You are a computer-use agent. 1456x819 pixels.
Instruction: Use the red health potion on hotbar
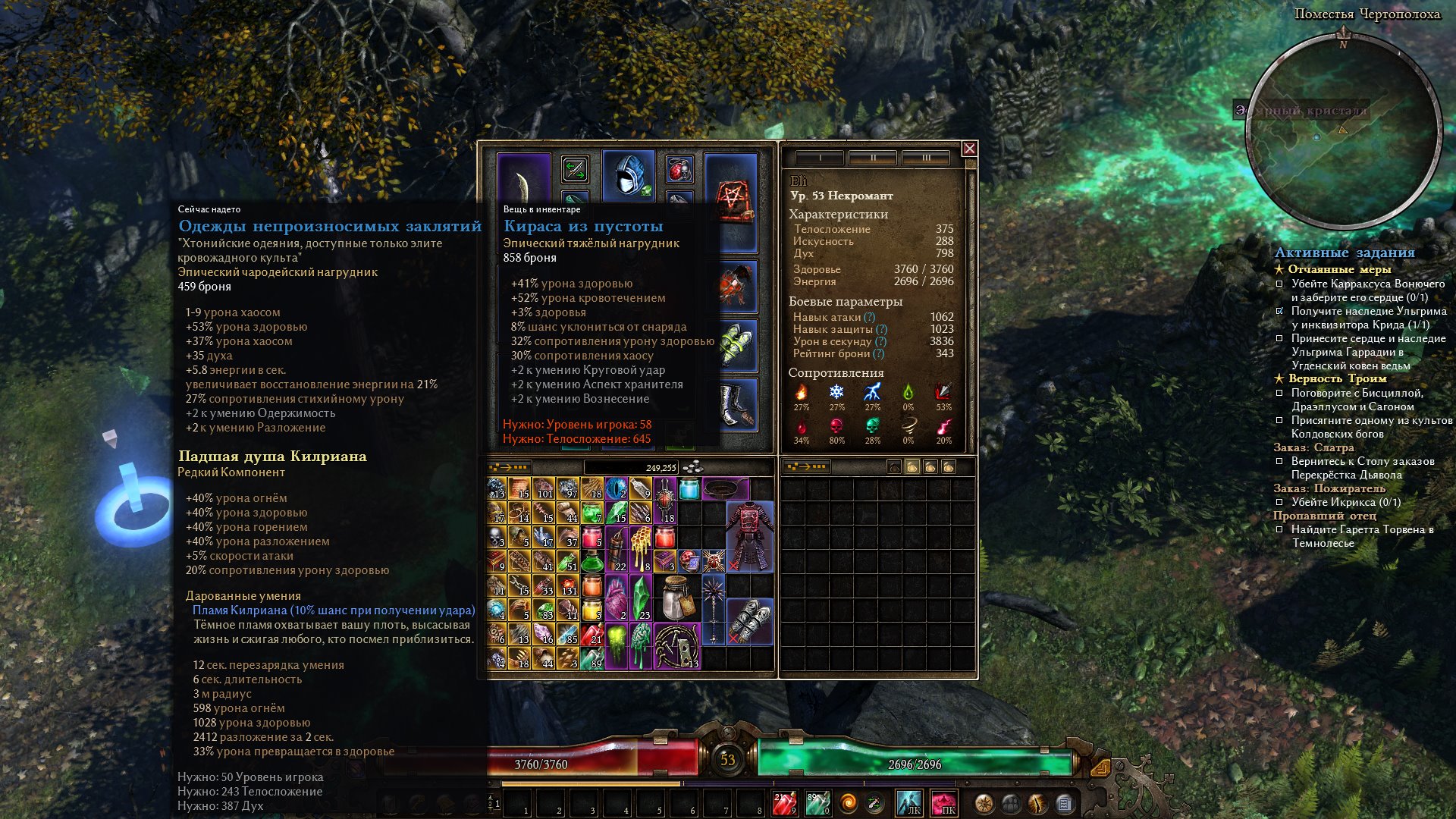[x=784, y=803]
